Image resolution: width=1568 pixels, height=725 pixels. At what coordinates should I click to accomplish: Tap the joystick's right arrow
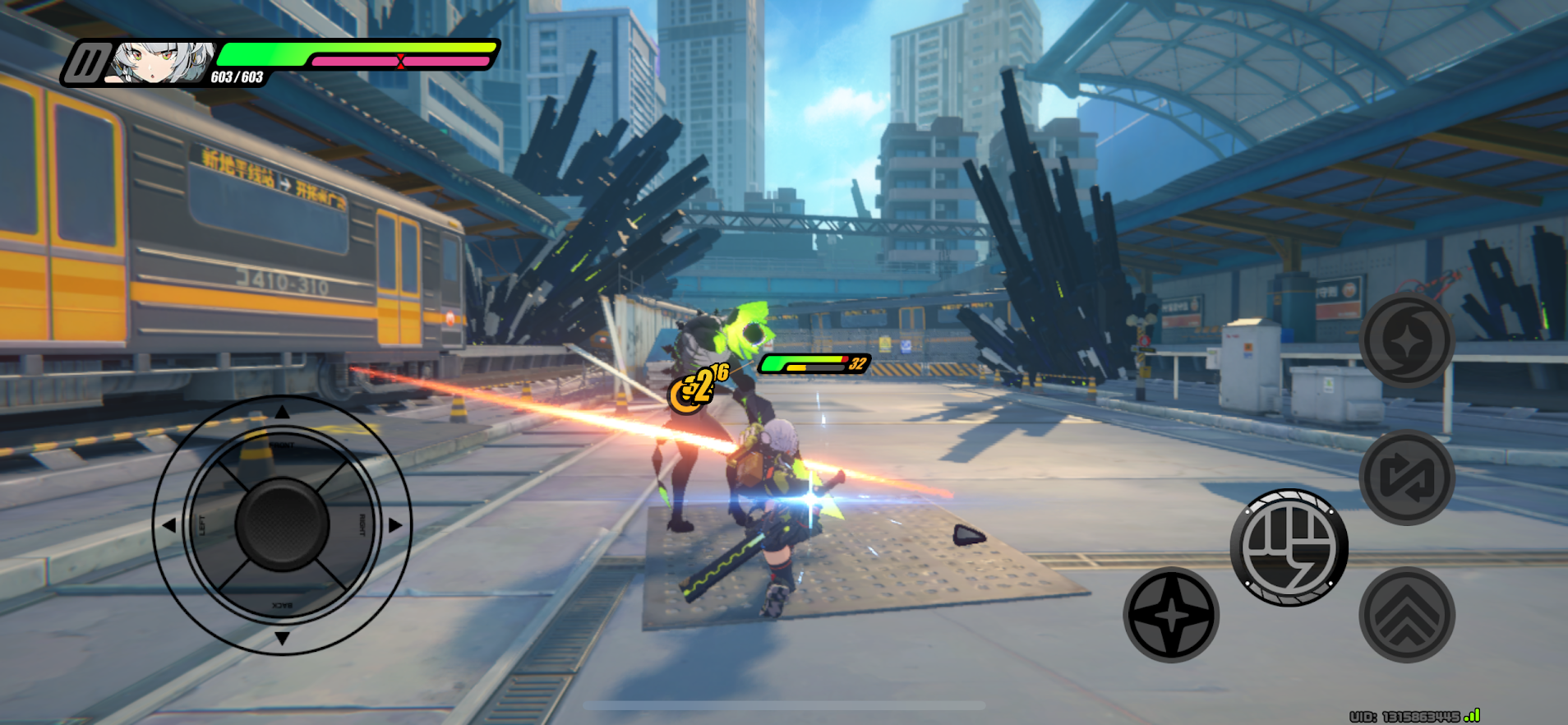pyautogui.click(x=395, y=524)
